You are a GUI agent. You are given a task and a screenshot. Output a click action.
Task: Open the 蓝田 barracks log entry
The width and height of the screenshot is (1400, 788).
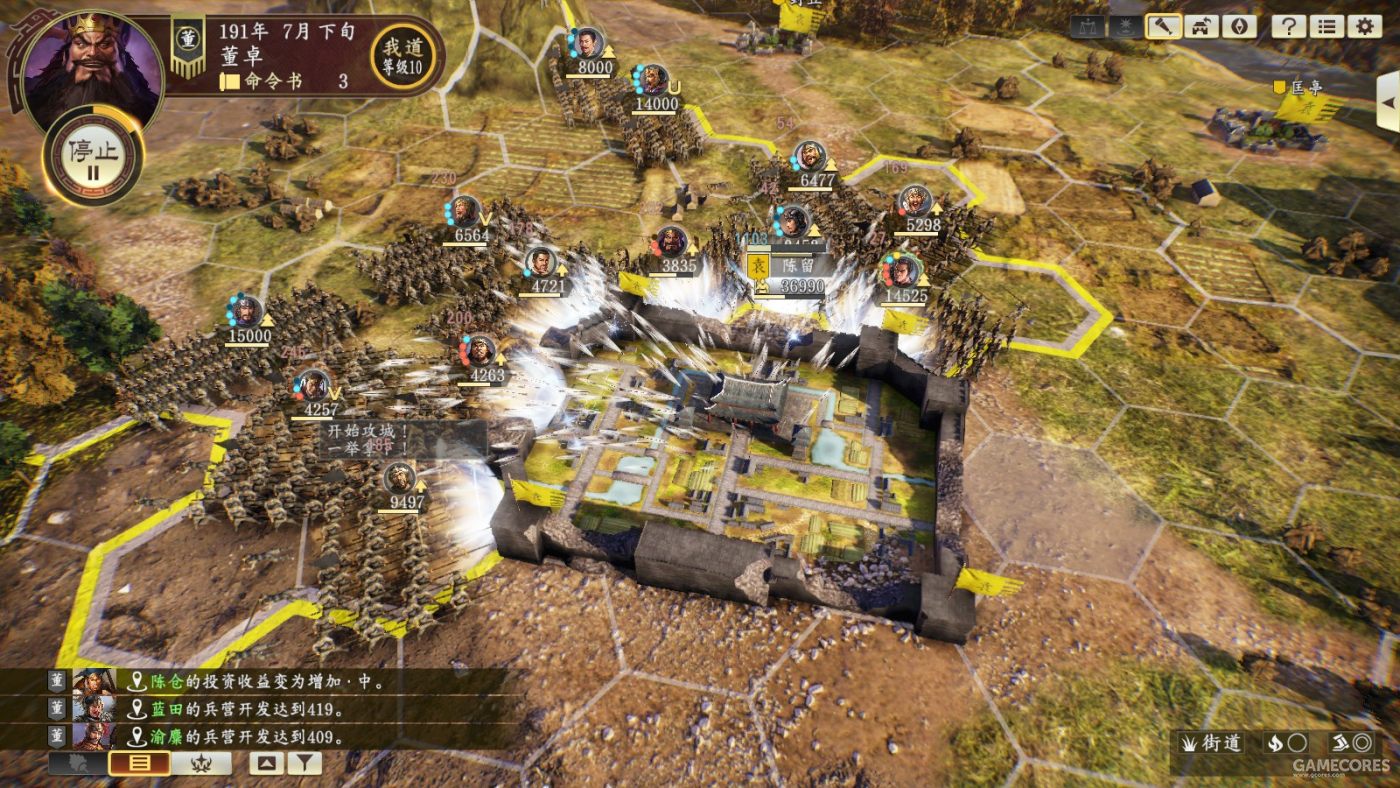162,709
